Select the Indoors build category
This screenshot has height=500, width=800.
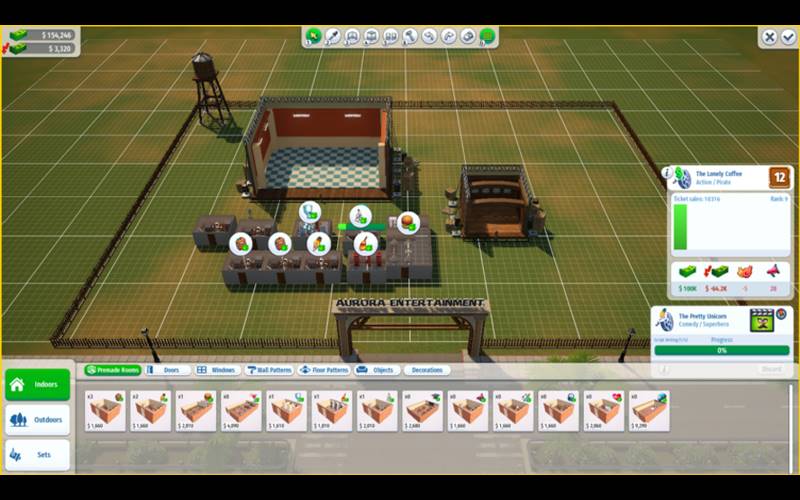[x=38, y=384]
